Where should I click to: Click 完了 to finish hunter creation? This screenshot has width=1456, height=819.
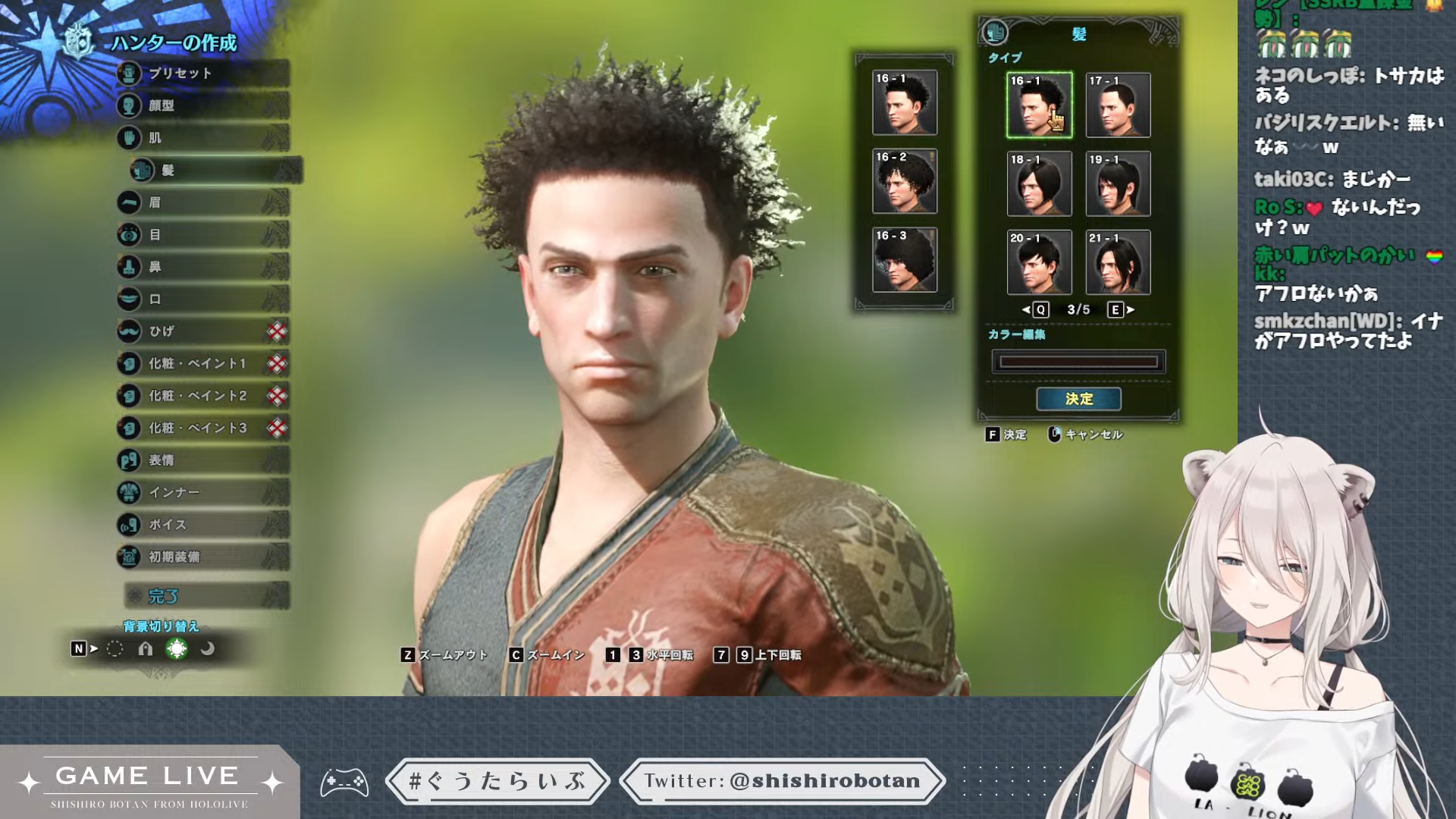coord(206,596)
